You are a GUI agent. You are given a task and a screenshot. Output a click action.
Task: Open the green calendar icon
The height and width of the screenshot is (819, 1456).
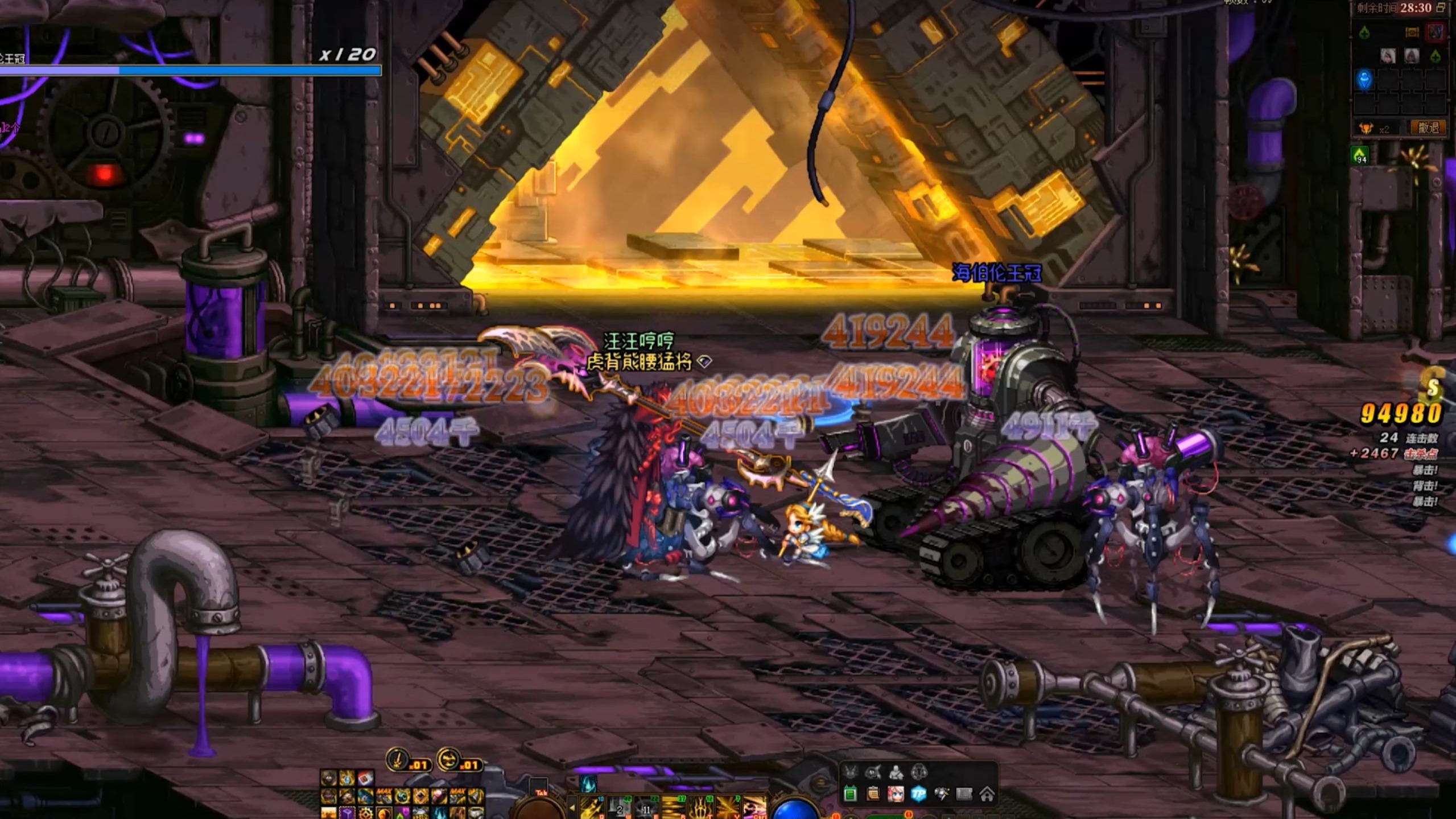click(850, 794)
